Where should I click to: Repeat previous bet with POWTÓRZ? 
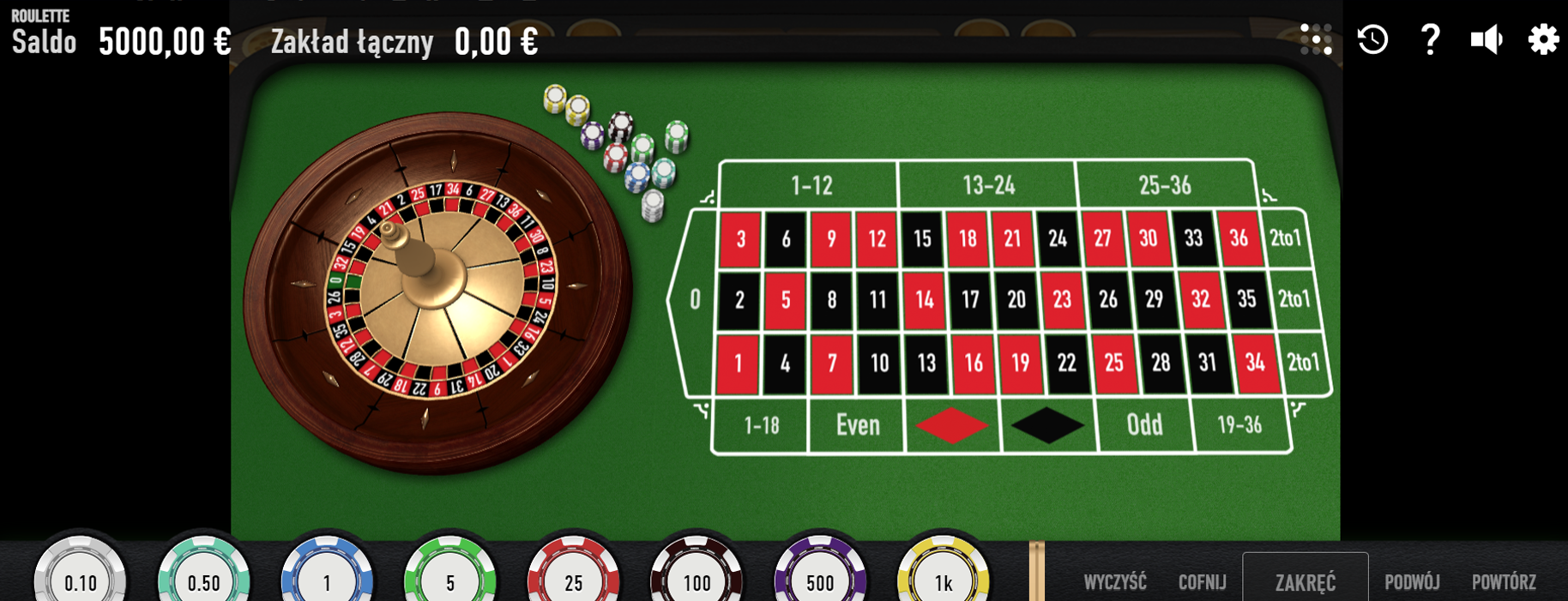point(1504,582)
